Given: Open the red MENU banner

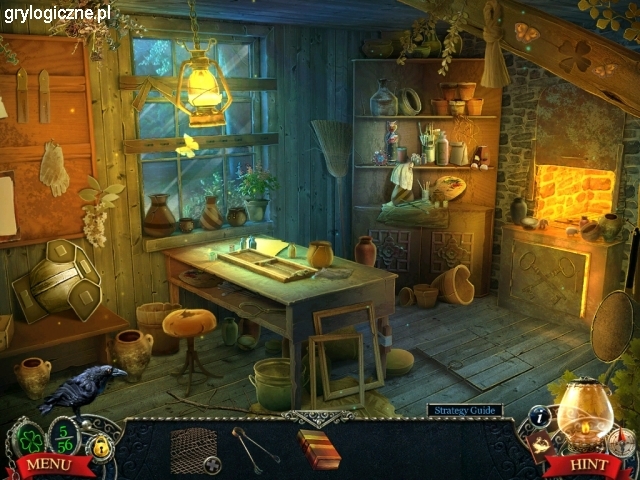Looking at the screenshot, I should [46, 464].
